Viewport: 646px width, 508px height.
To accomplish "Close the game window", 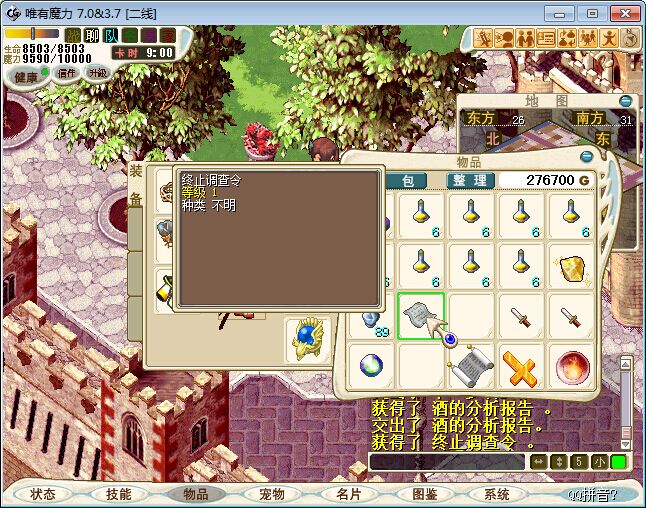I will pos(622,13).
